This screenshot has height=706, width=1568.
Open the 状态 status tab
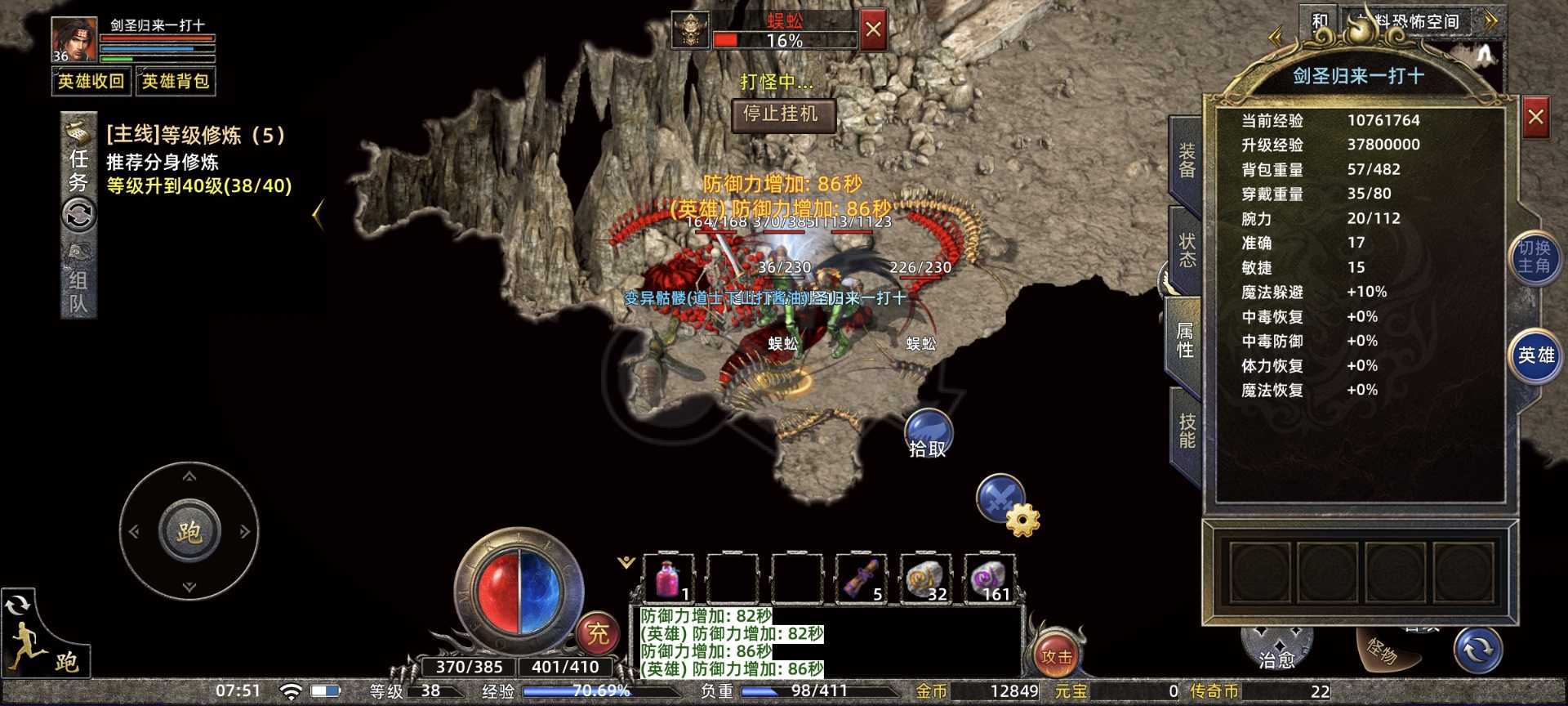click(1186, 251)
